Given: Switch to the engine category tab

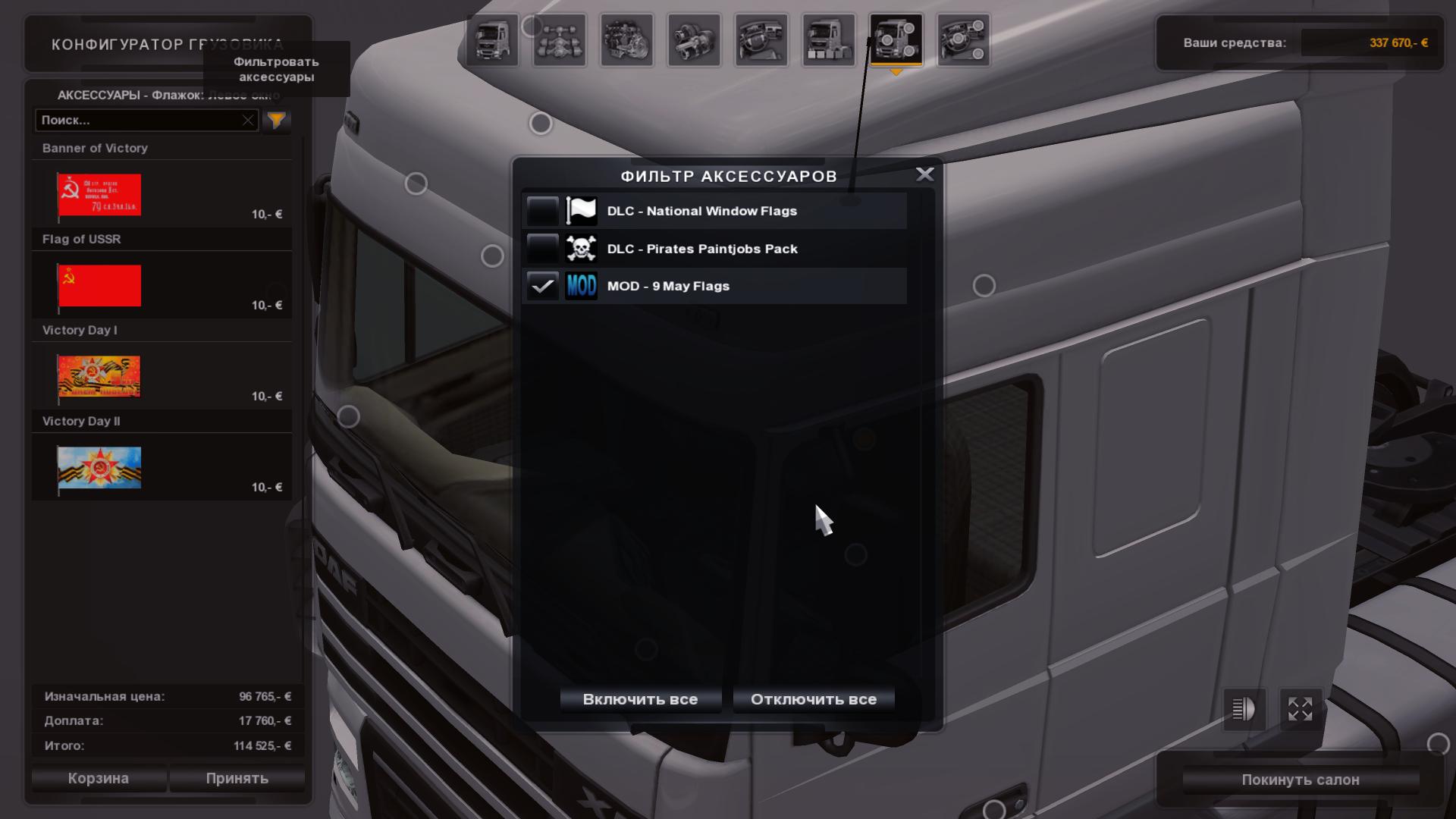Looking at the screenshot, I should coord(627,40).
